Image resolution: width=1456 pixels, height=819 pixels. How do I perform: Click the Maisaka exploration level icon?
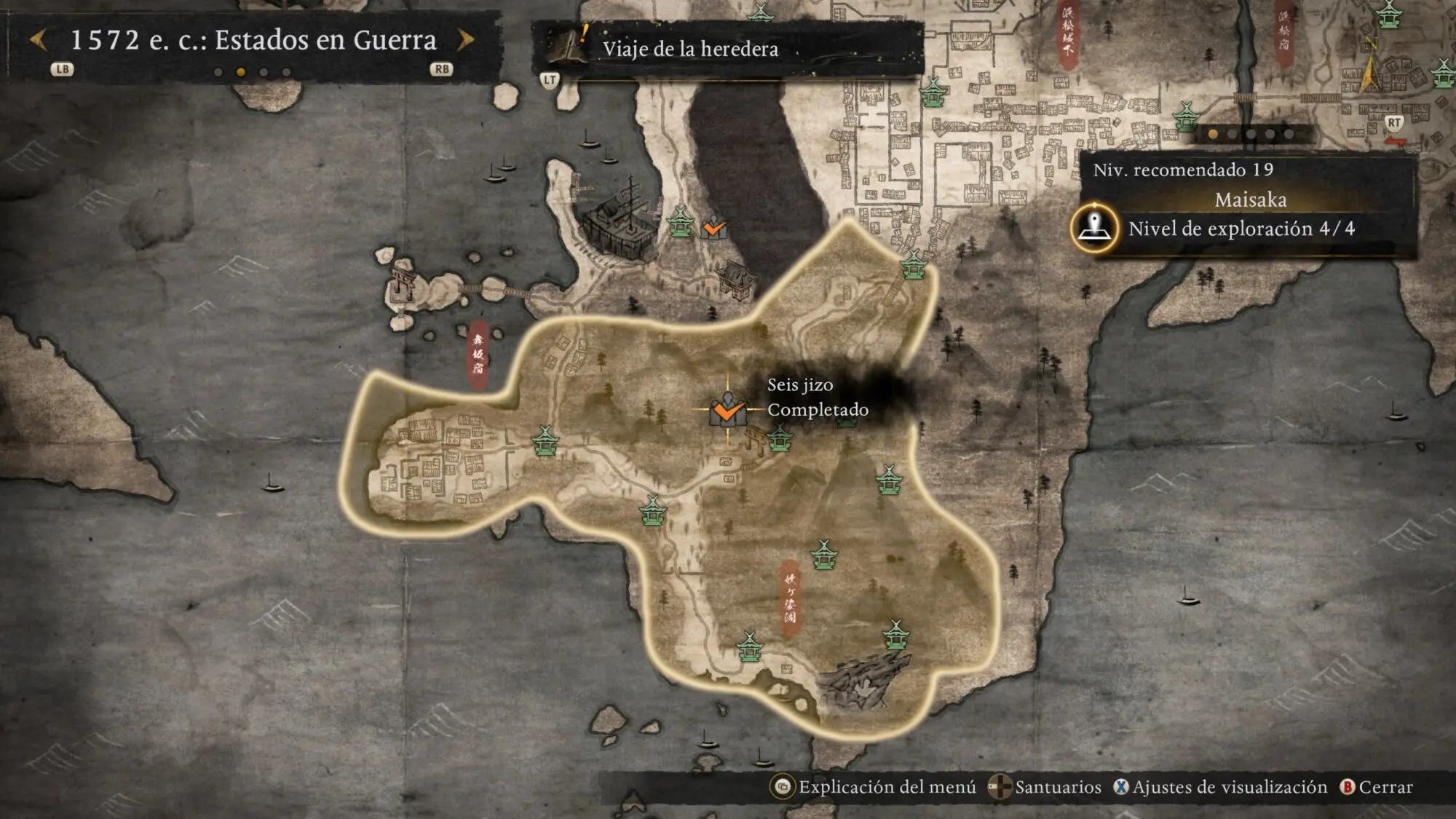coord(1094,228)
